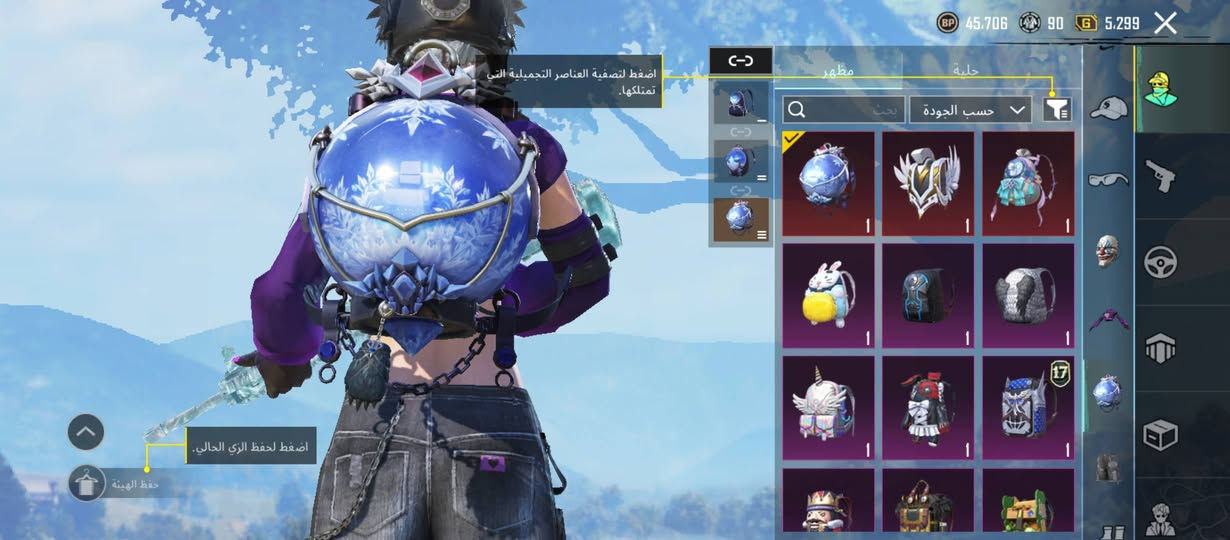Click the item search field
Image resolution: width=1230 pixels, height=540 pixels.
point(845,110)
